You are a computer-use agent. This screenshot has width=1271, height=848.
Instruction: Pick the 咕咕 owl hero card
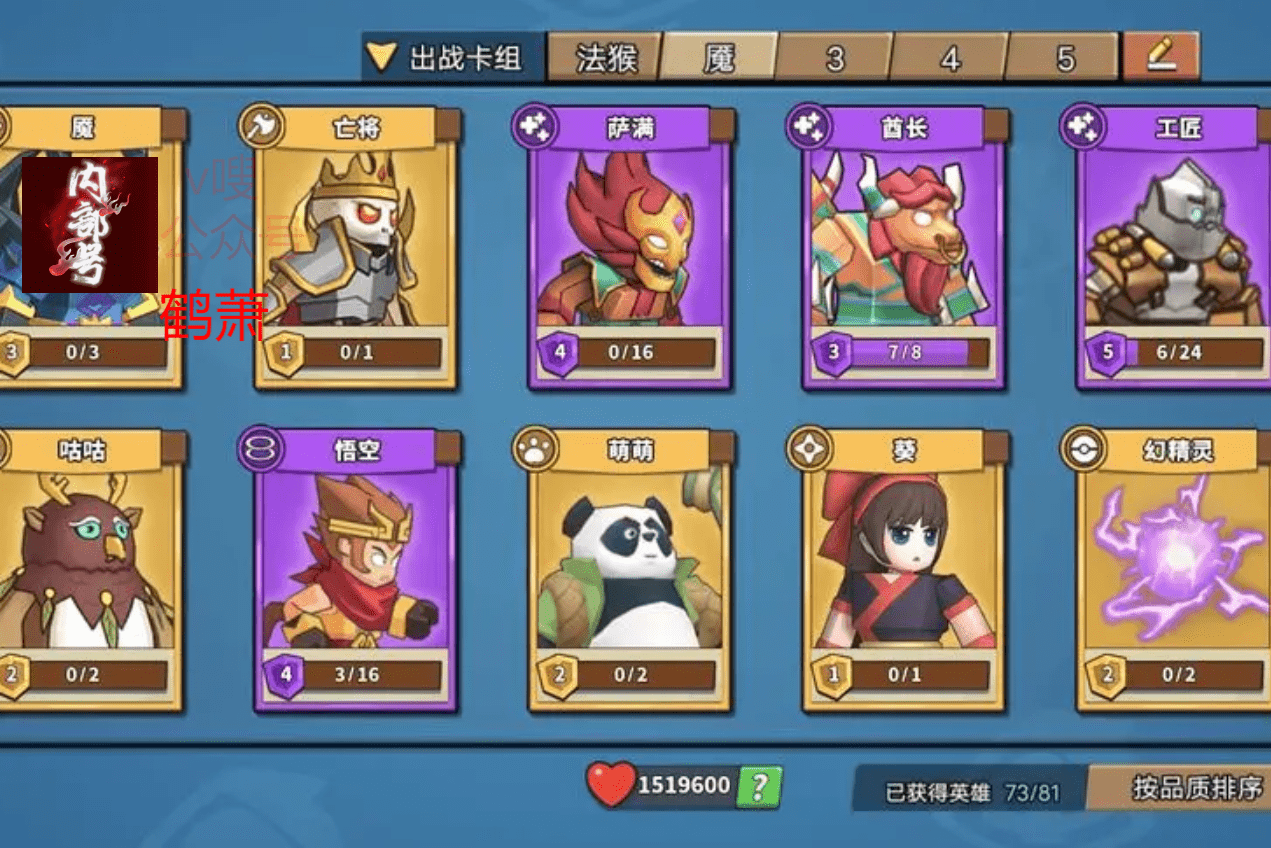pos(85,570)
